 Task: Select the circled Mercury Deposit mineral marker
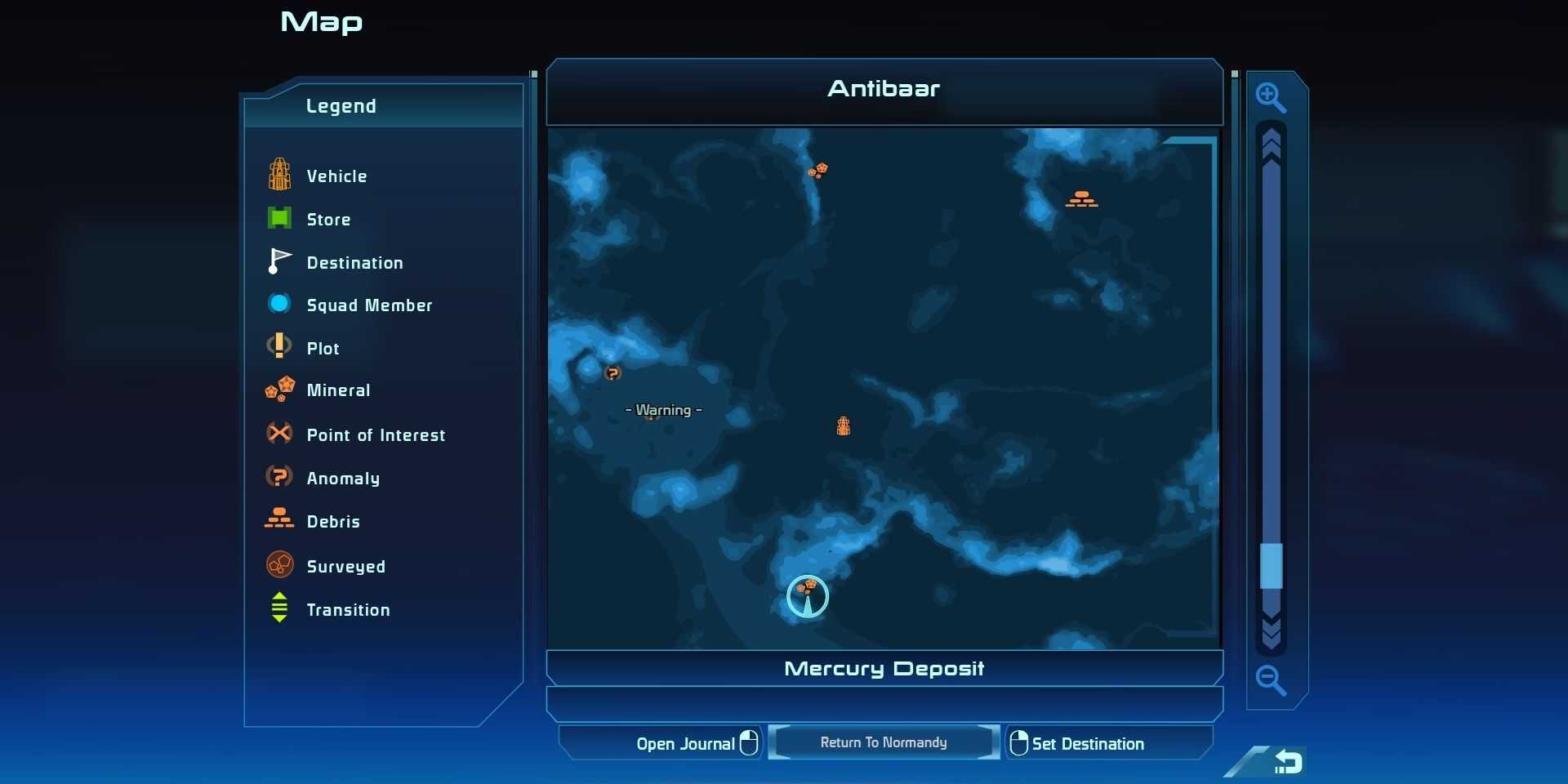(808, 595)
